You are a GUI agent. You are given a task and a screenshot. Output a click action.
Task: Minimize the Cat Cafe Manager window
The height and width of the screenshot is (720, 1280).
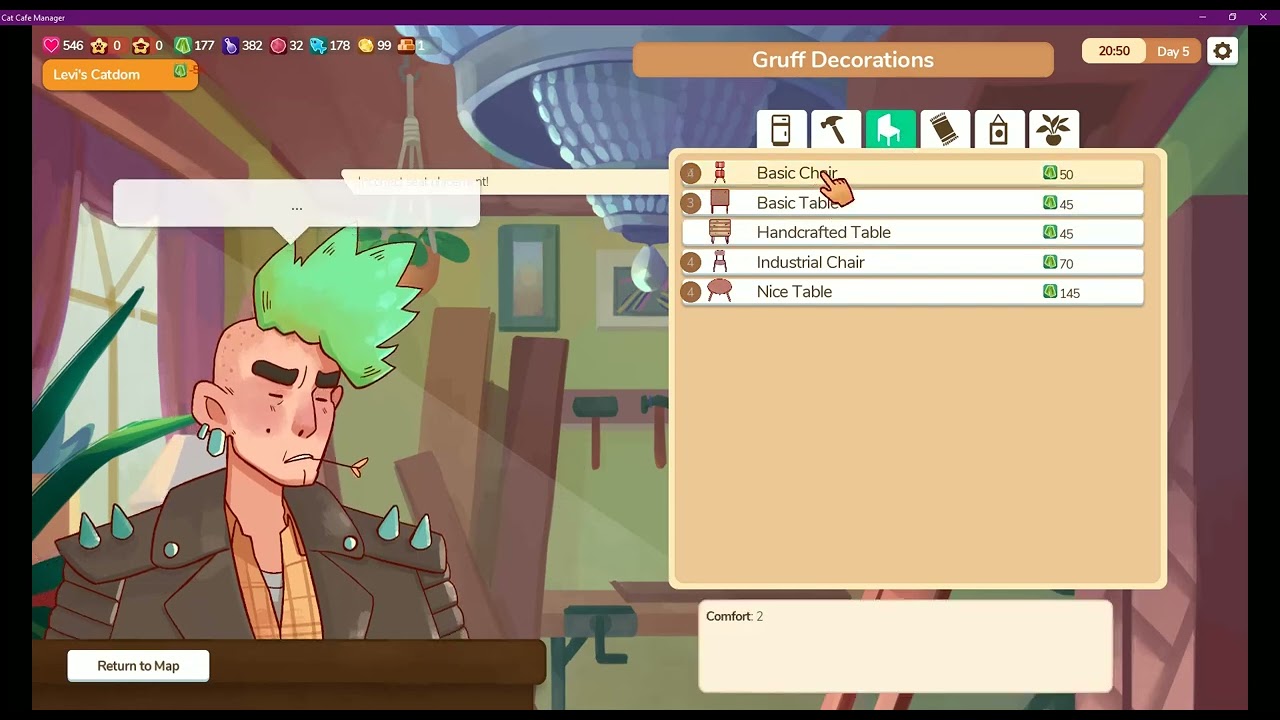(x=1201, y=17)
